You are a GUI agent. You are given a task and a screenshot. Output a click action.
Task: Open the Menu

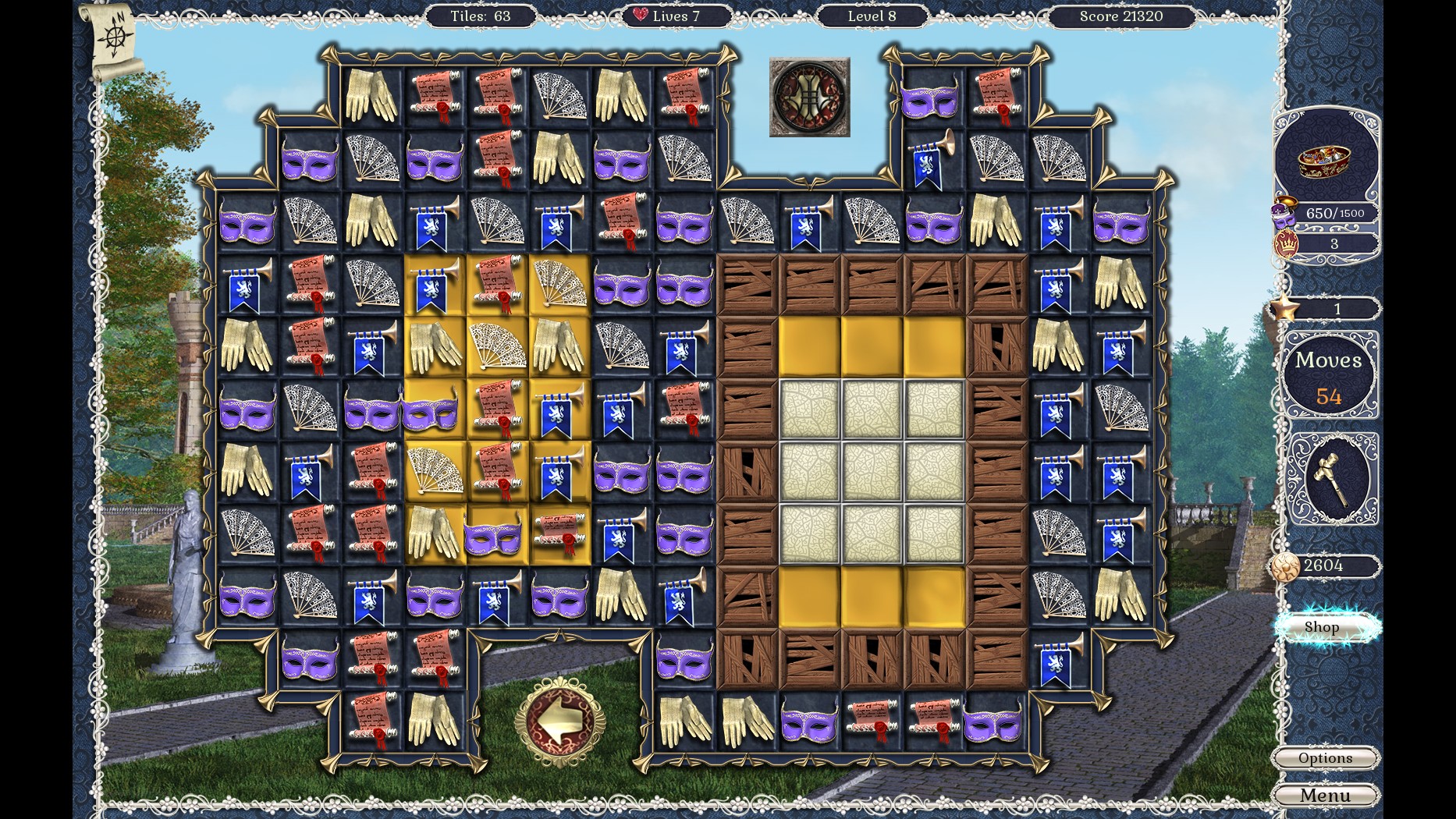[1326, 795]
